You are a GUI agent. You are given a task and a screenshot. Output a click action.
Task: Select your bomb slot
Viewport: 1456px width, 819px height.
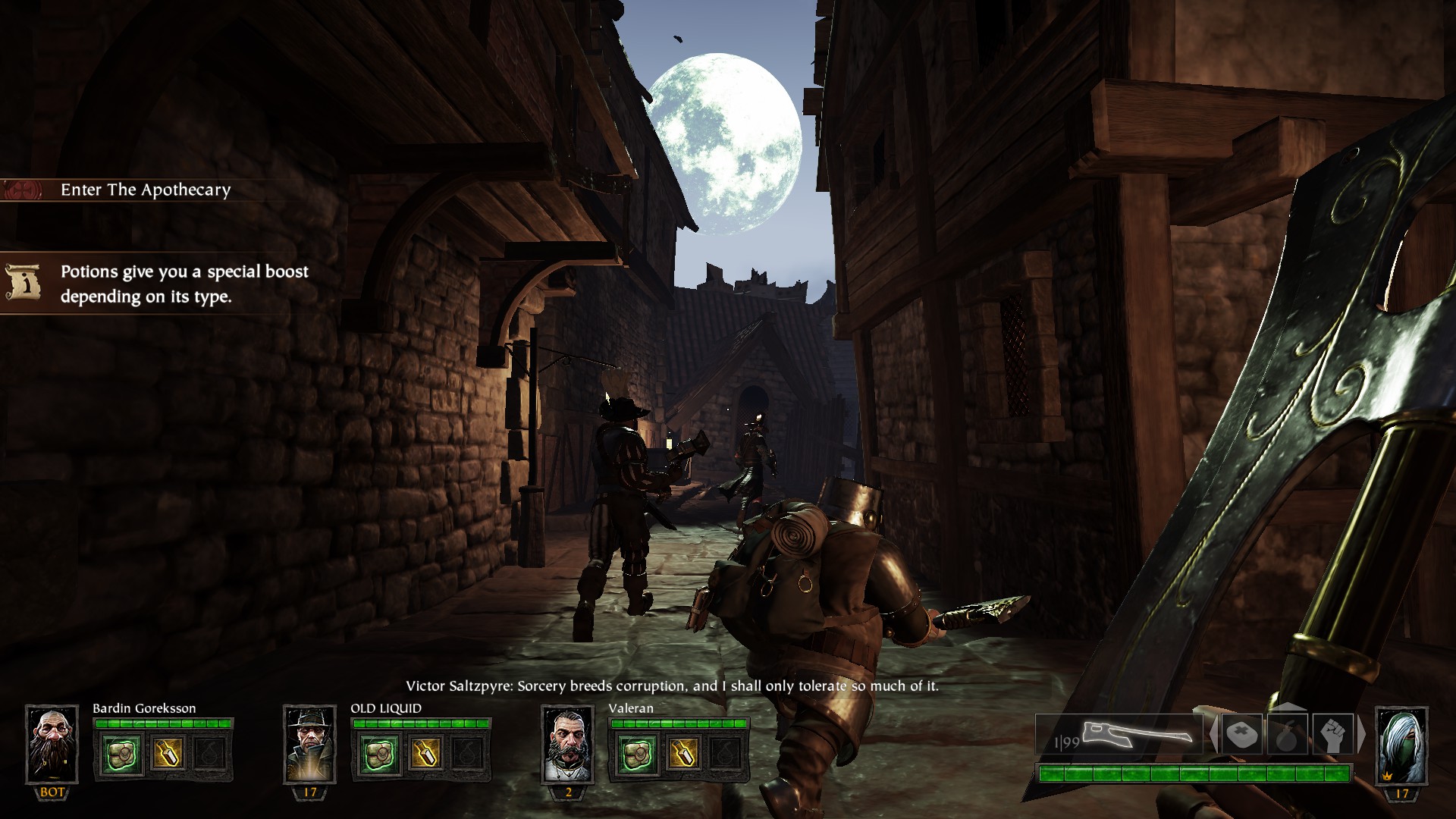1287,734
